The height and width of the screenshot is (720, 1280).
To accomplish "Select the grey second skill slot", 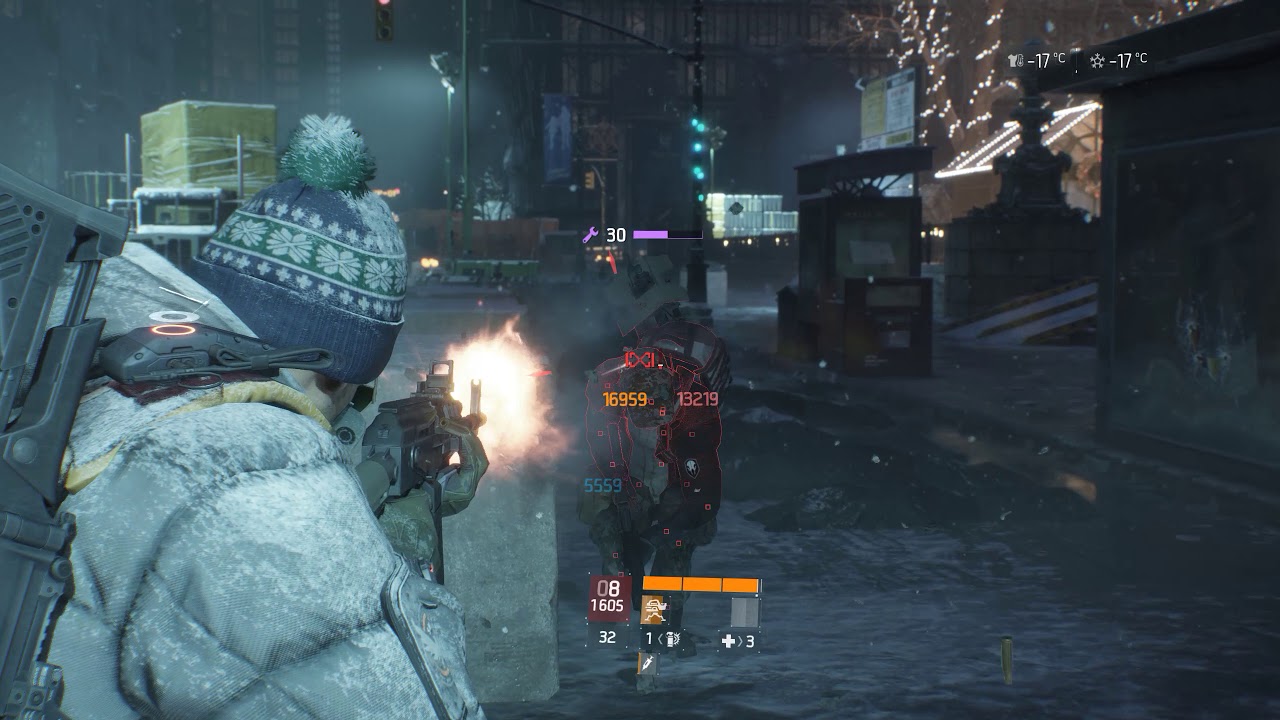I will click(x=744, y=611).
